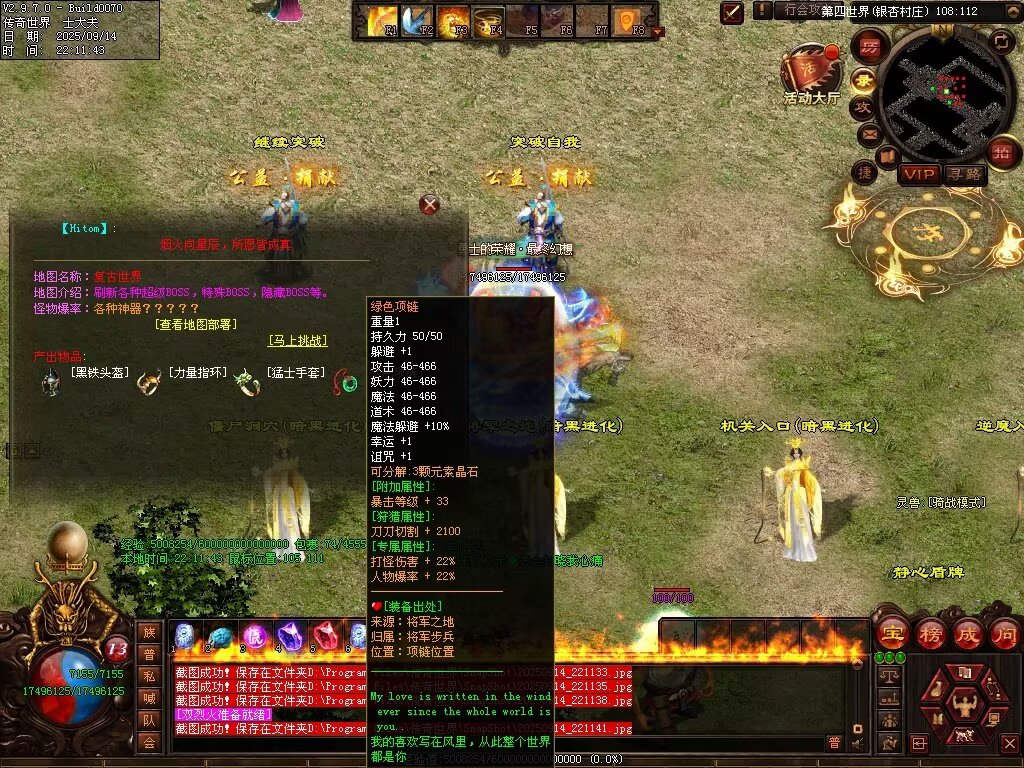Activate the 寻路 pathfinding button

coord(964,174)
